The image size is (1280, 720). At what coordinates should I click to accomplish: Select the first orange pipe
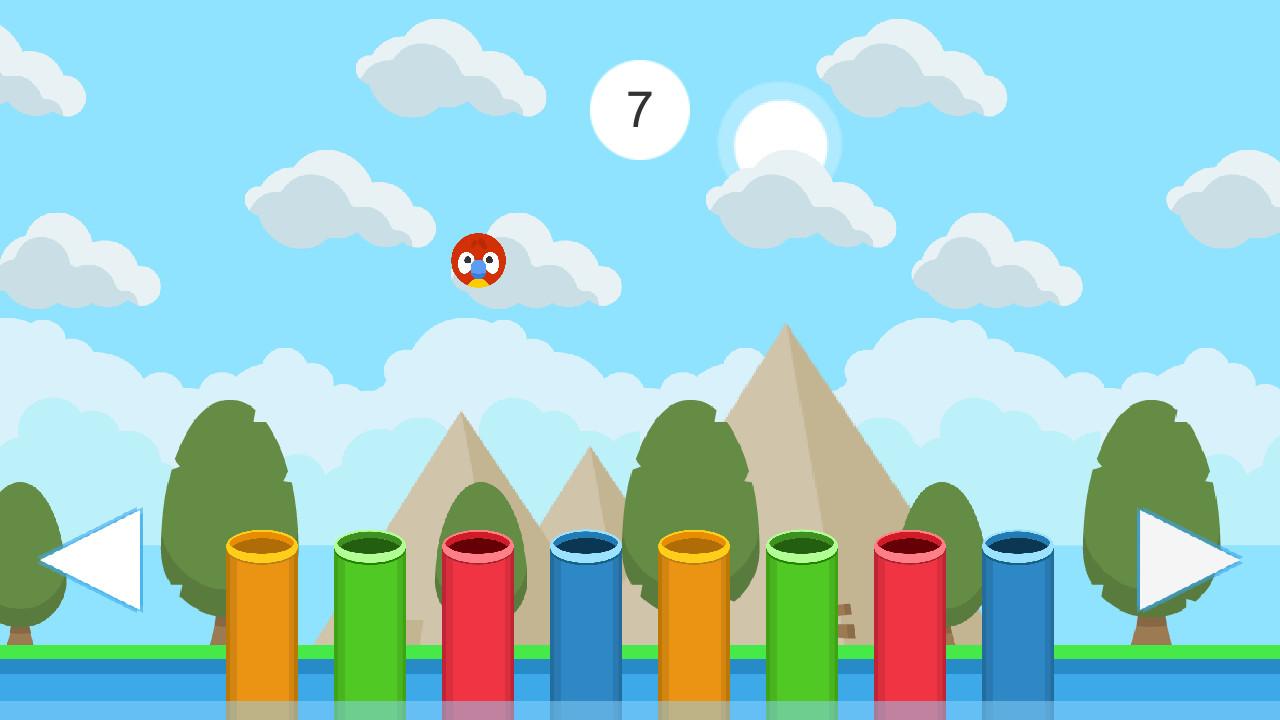pos(262,620)
